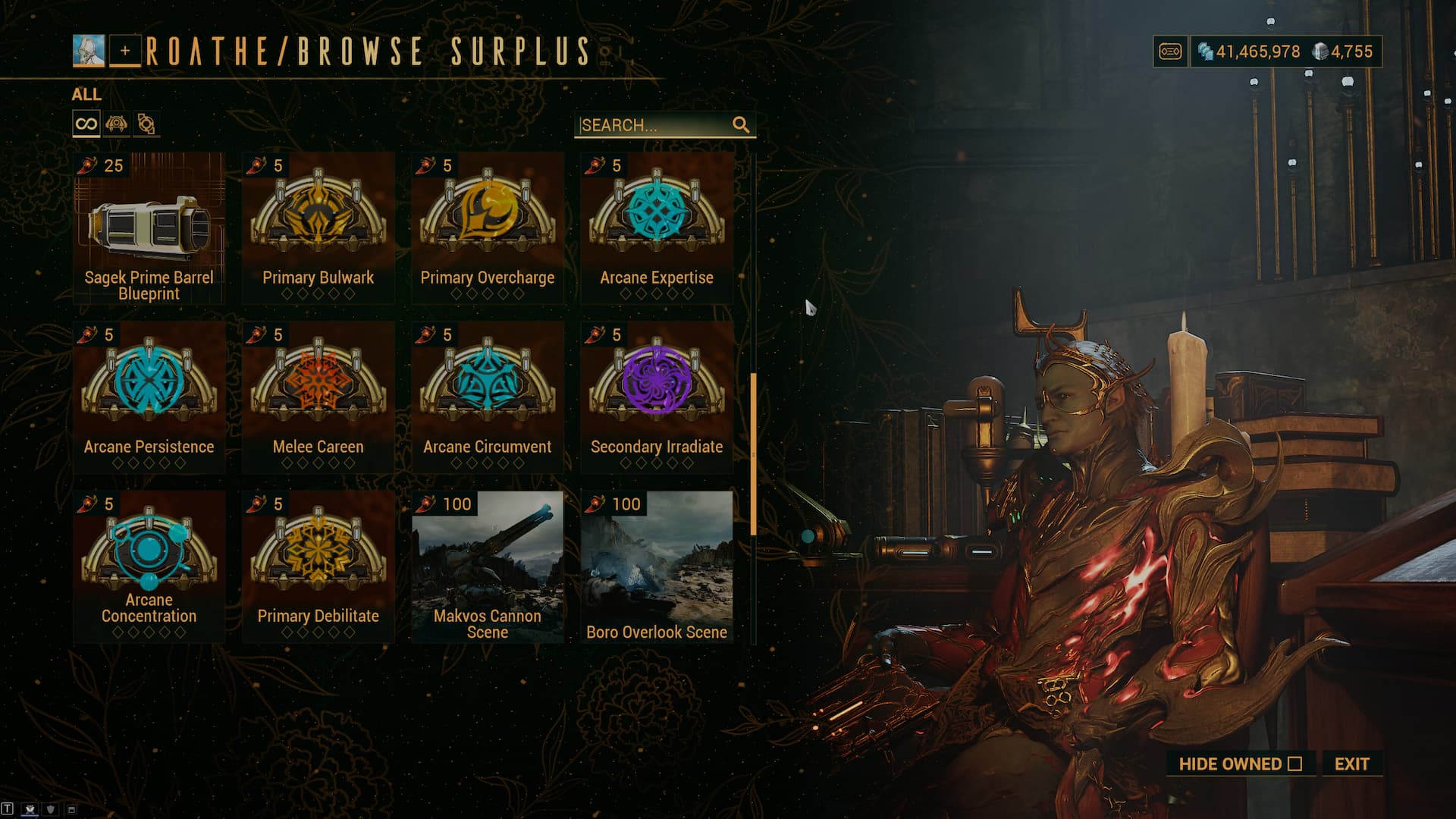Switch to the warframe helmet filter tab
This screenshot has height=819, width=1456.
pos(116,124)
